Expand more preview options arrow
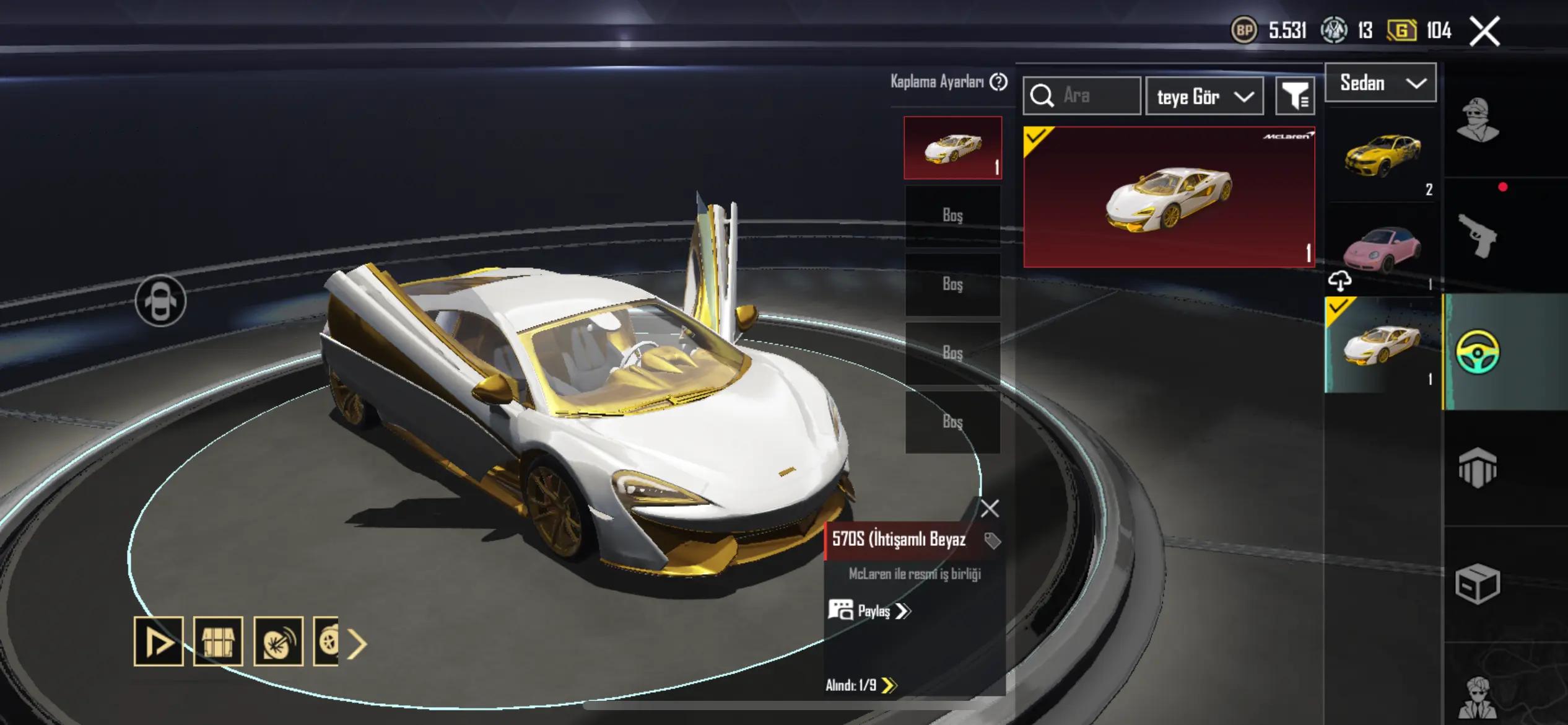 pyautogui.click(x=357, y=644)
